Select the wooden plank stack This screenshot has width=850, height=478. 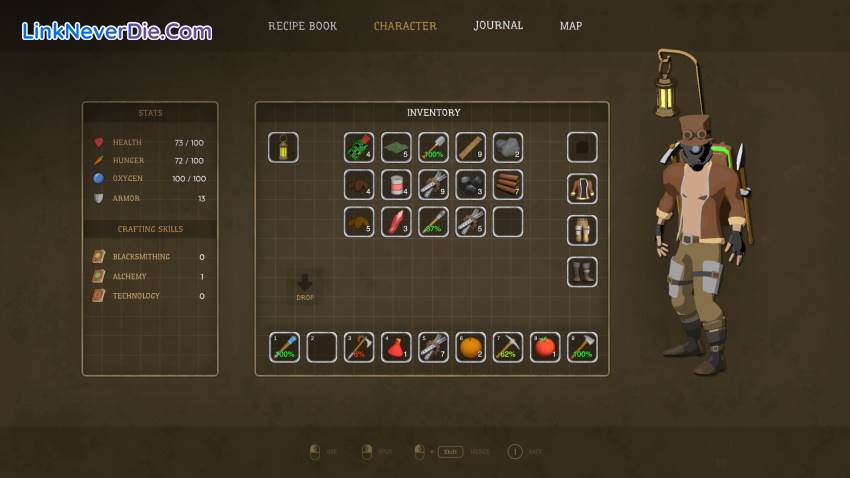[x=470, y=148]
